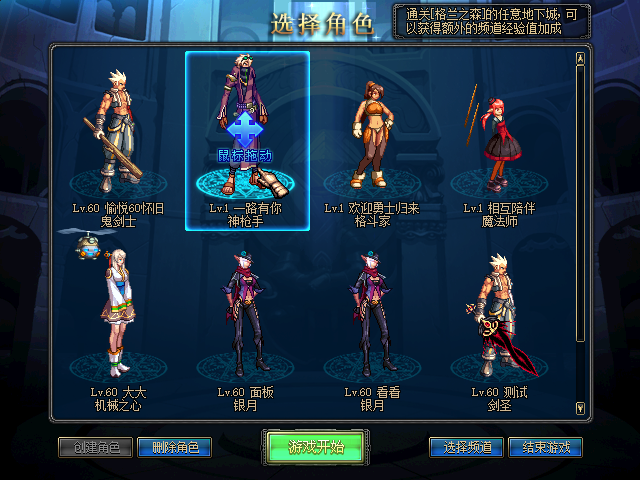Click the 删除角色 delete character button
Viewport: 640px width, 480px height.
174,447
